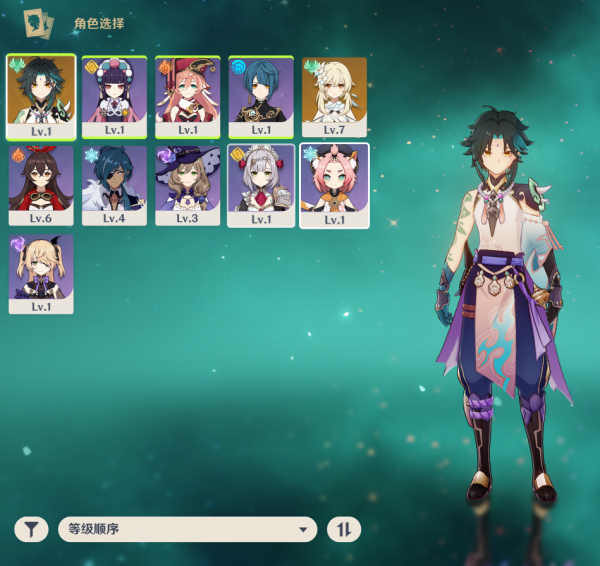Viewport: 600px width, 566px height.
Task: Select the Noelle character portrait
Action: pos(261,184)
